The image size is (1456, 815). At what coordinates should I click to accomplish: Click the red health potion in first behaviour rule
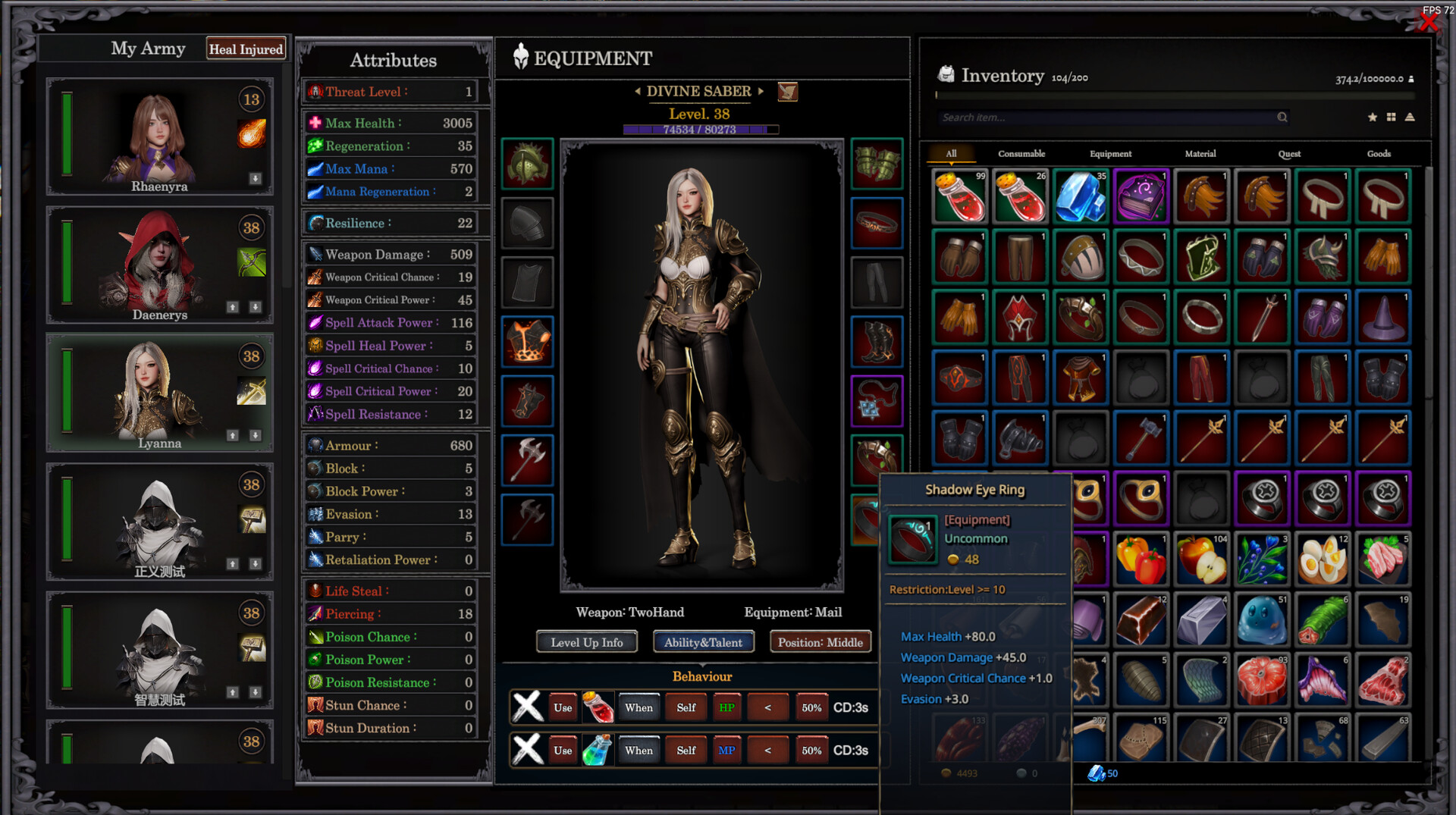598,707
